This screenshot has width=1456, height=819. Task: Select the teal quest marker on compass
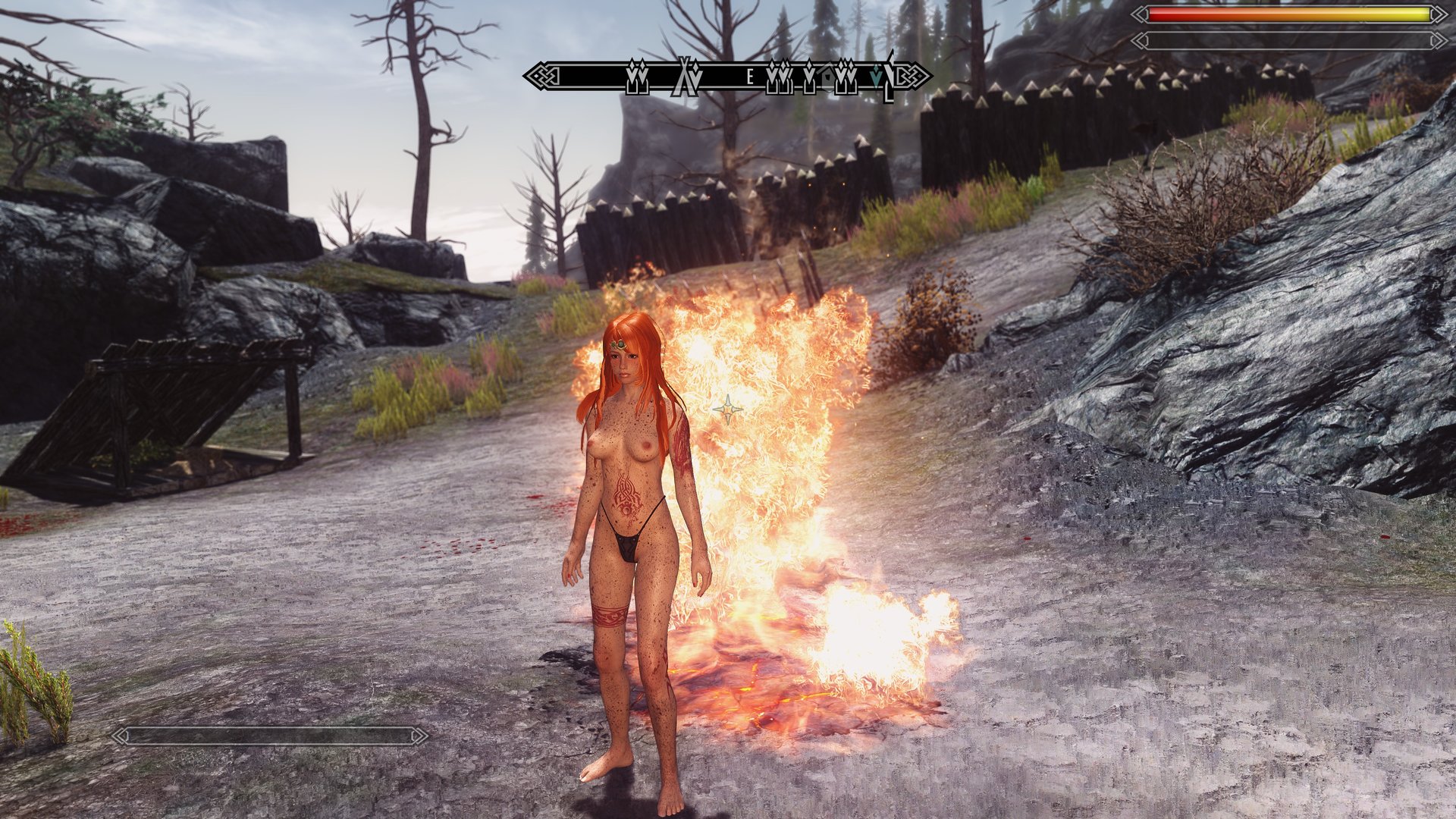click(x=877, y=76)
